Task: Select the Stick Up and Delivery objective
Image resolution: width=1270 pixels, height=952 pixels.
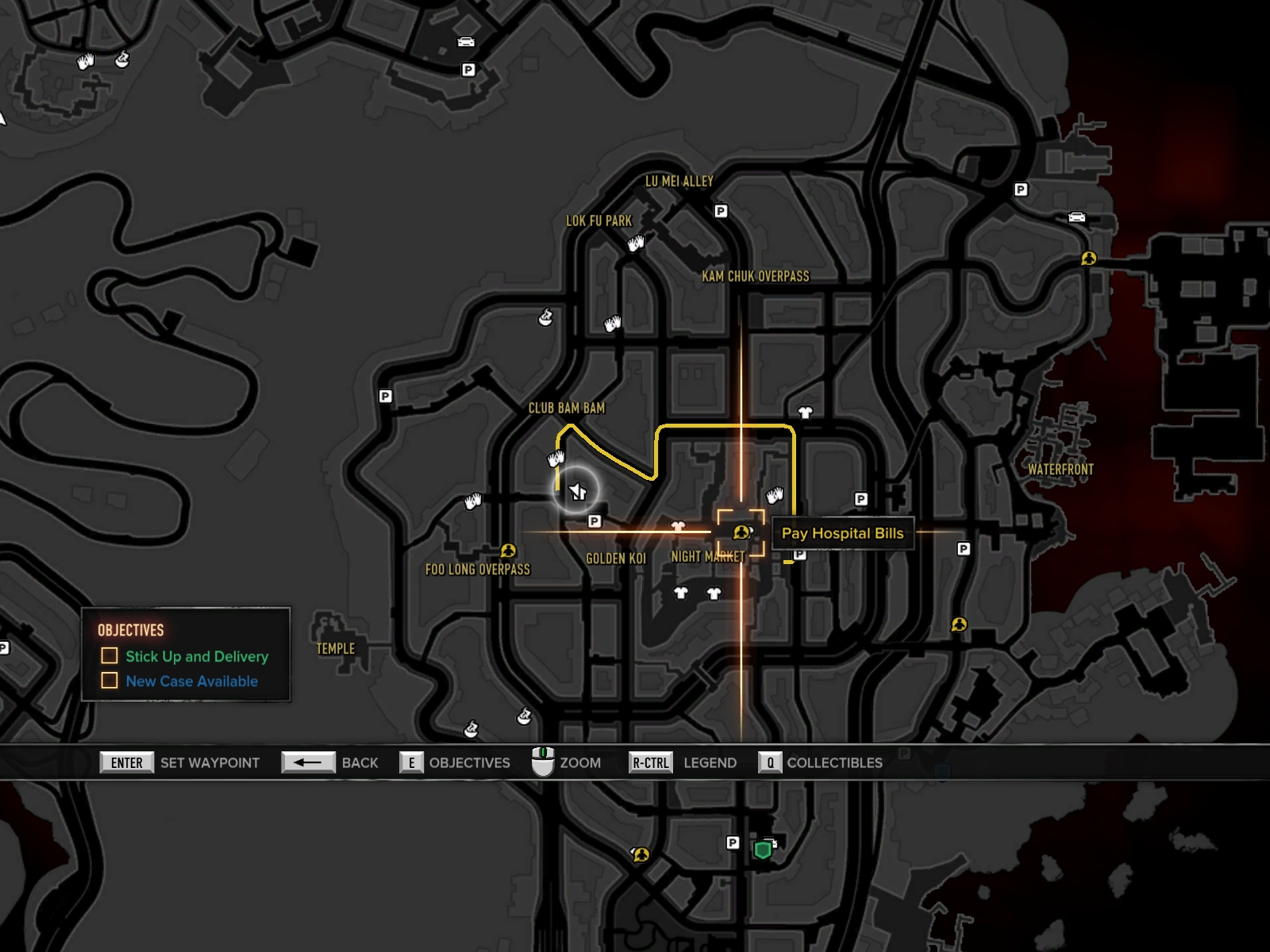Action: click(196, 656)
